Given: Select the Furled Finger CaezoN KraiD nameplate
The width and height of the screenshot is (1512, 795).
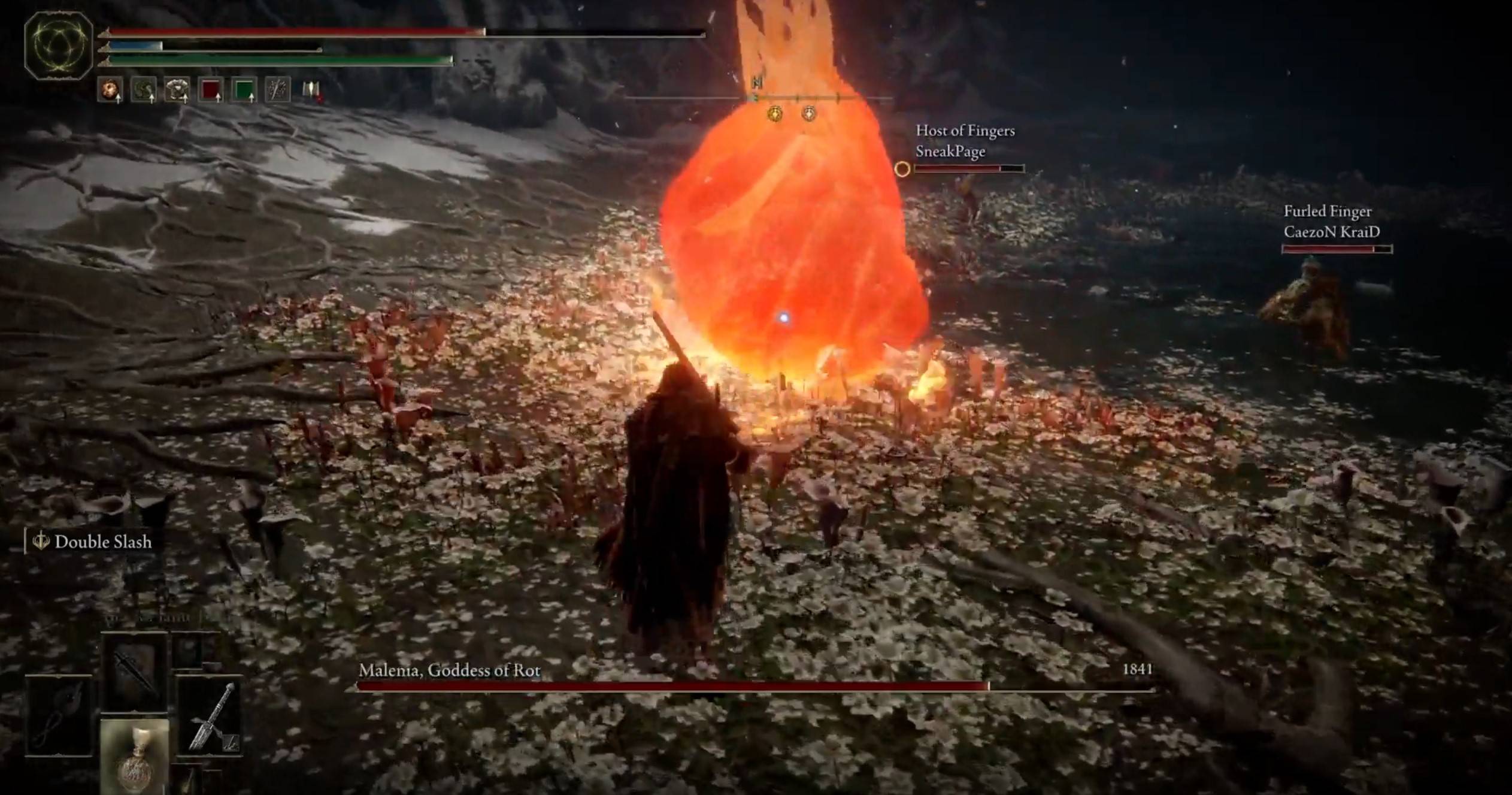Looking at the screenshot, I should click(1331, 222).
